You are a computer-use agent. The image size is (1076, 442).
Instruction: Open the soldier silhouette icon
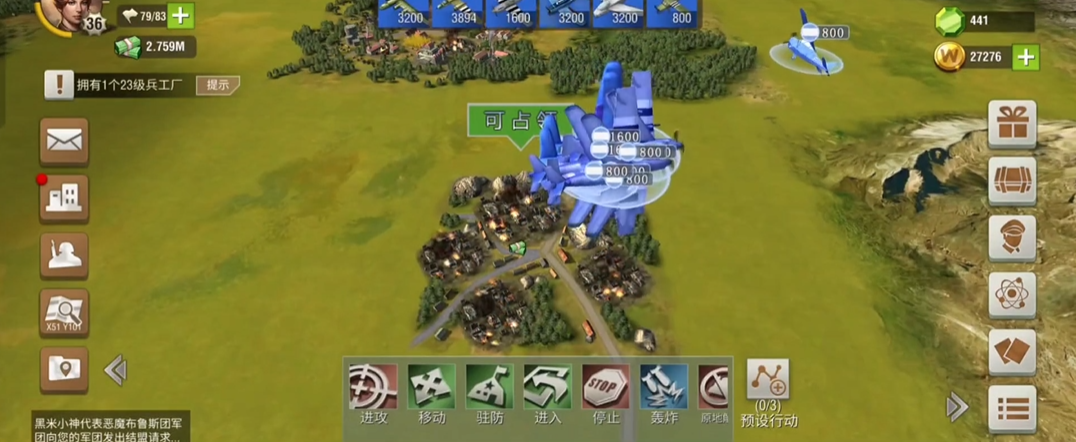pyautogui.click(x=64, y=256)
